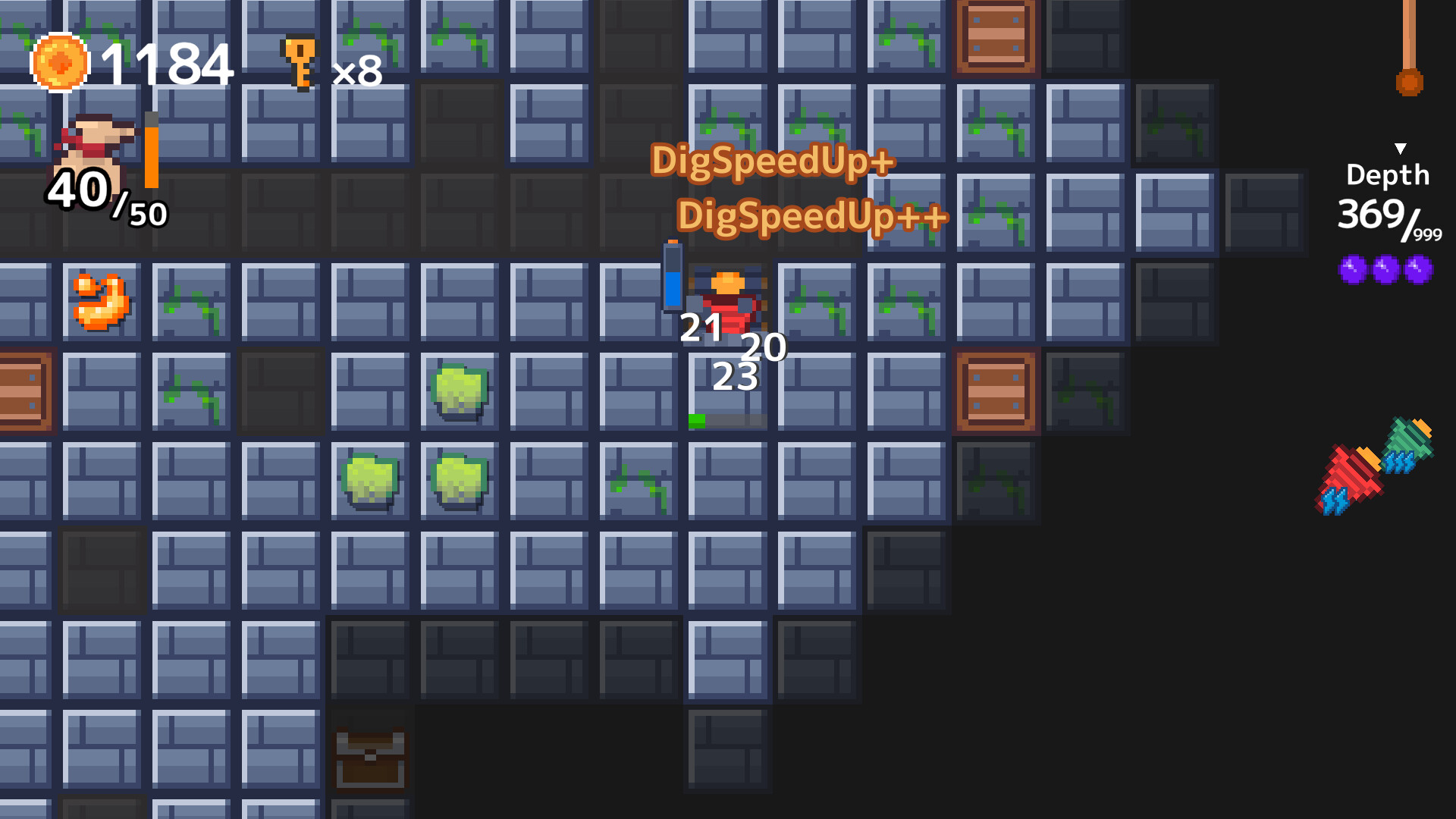Select the DigSpeedUp++ label
The width and height of the screenshot is (1456, 819).
coord(813,218)
